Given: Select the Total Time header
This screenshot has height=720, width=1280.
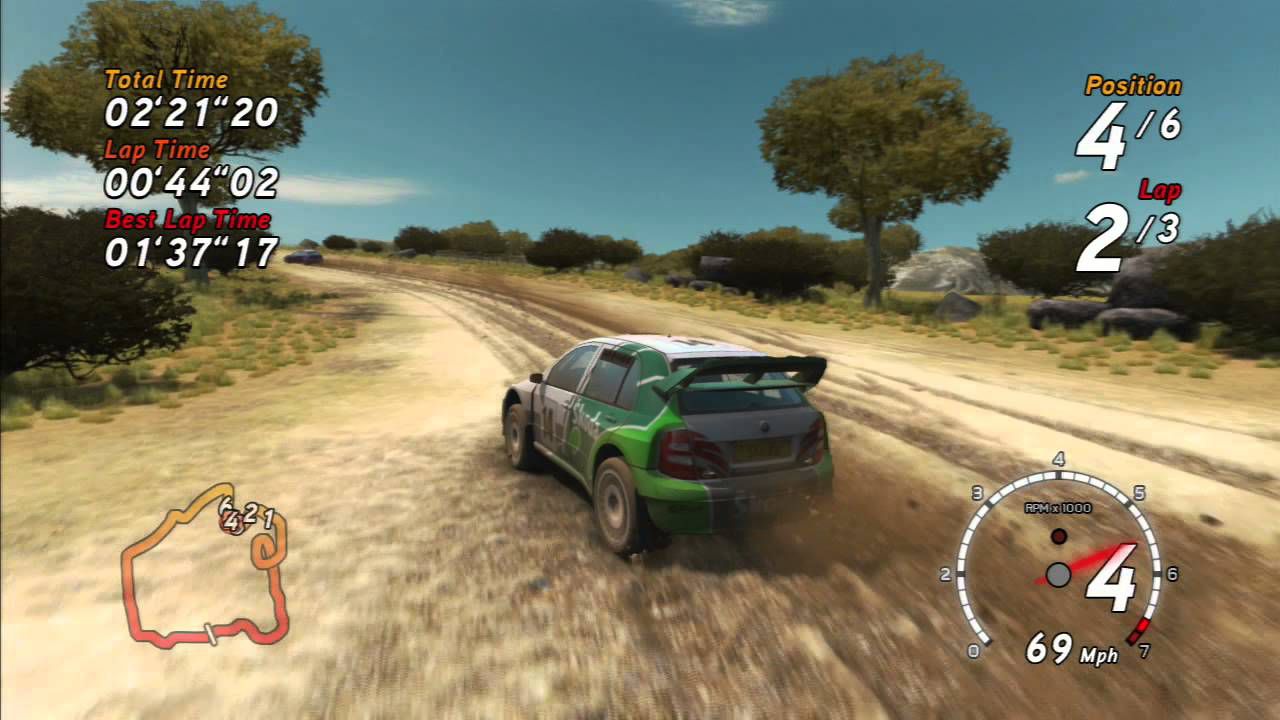Looking at the screenshot, I should (165, 78).
